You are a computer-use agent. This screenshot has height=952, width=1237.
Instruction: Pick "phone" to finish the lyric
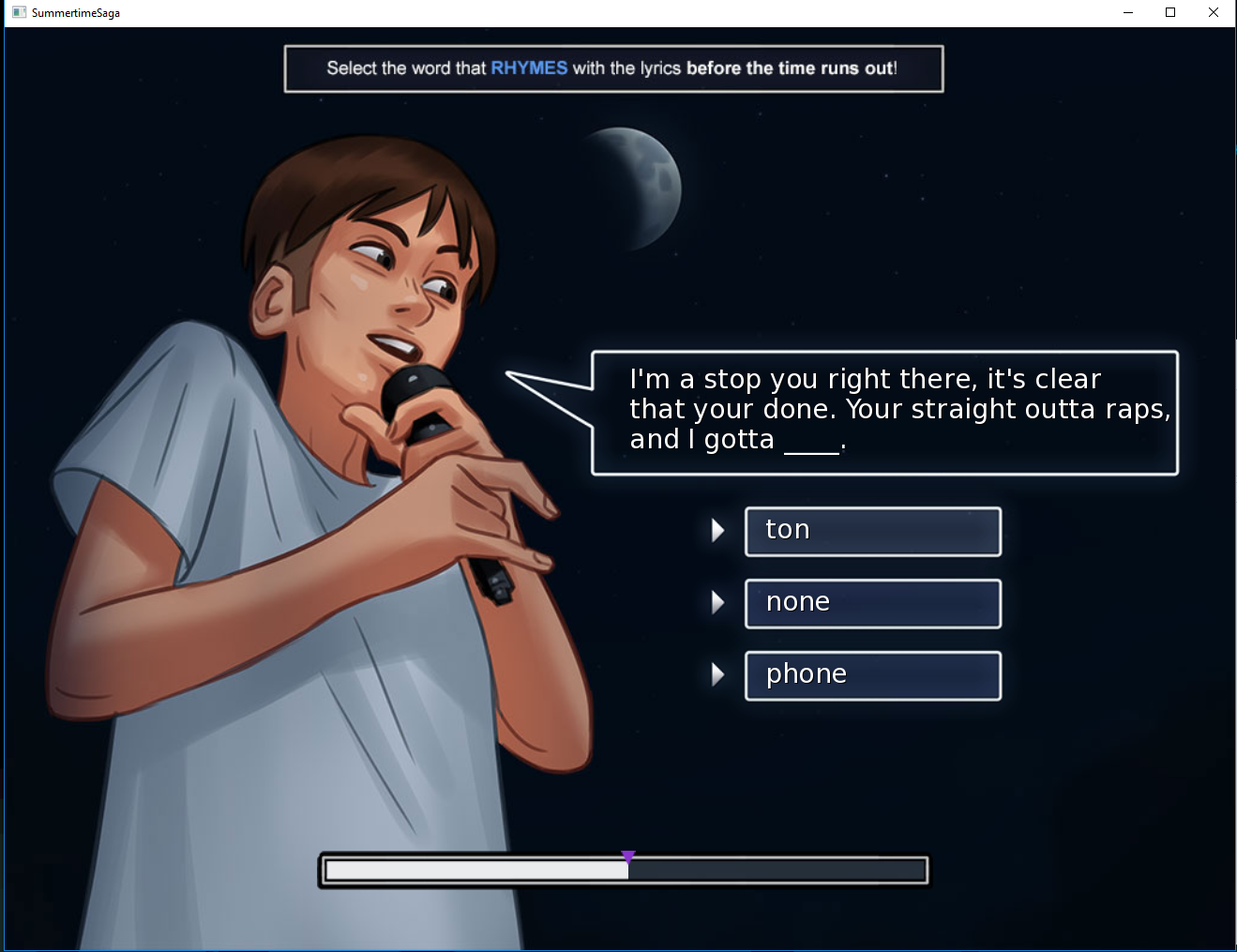point(872,675)
